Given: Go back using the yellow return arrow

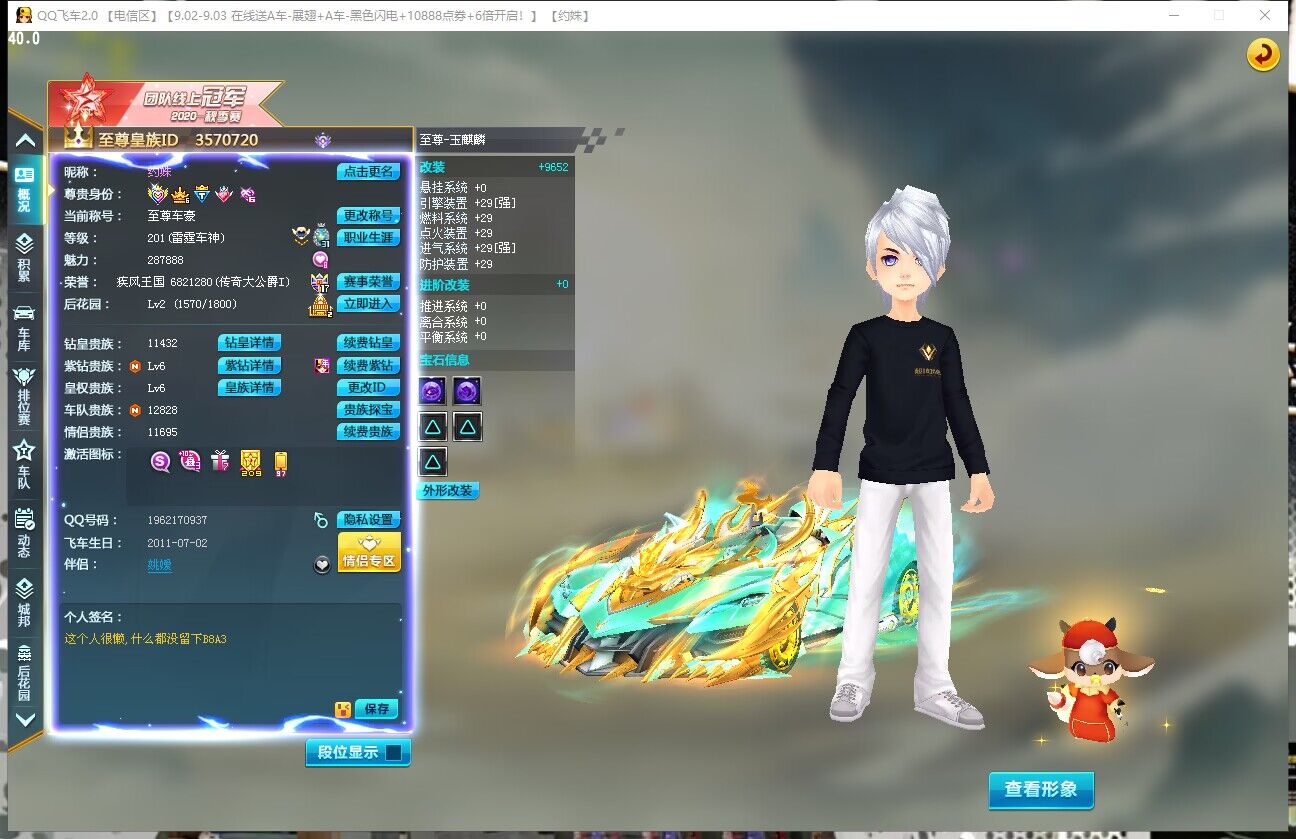Looking at the screenshot, I should point(1263,54).
